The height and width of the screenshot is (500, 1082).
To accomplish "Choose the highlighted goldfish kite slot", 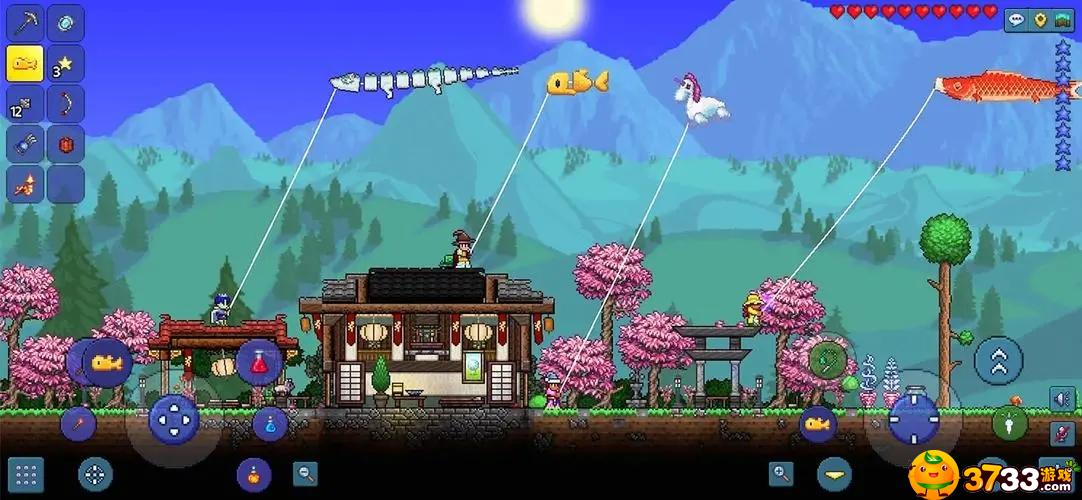I will 25,63.
